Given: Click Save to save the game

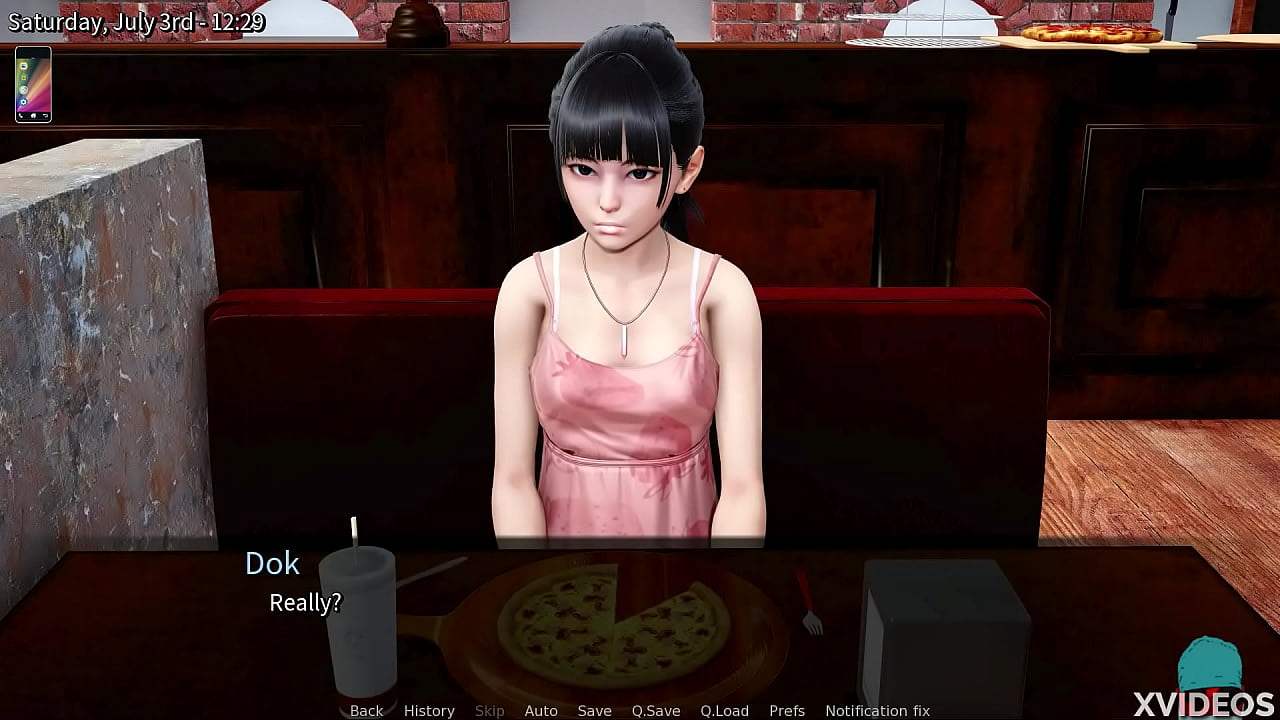Looking at the screenshot, I should tap(595, 710).
